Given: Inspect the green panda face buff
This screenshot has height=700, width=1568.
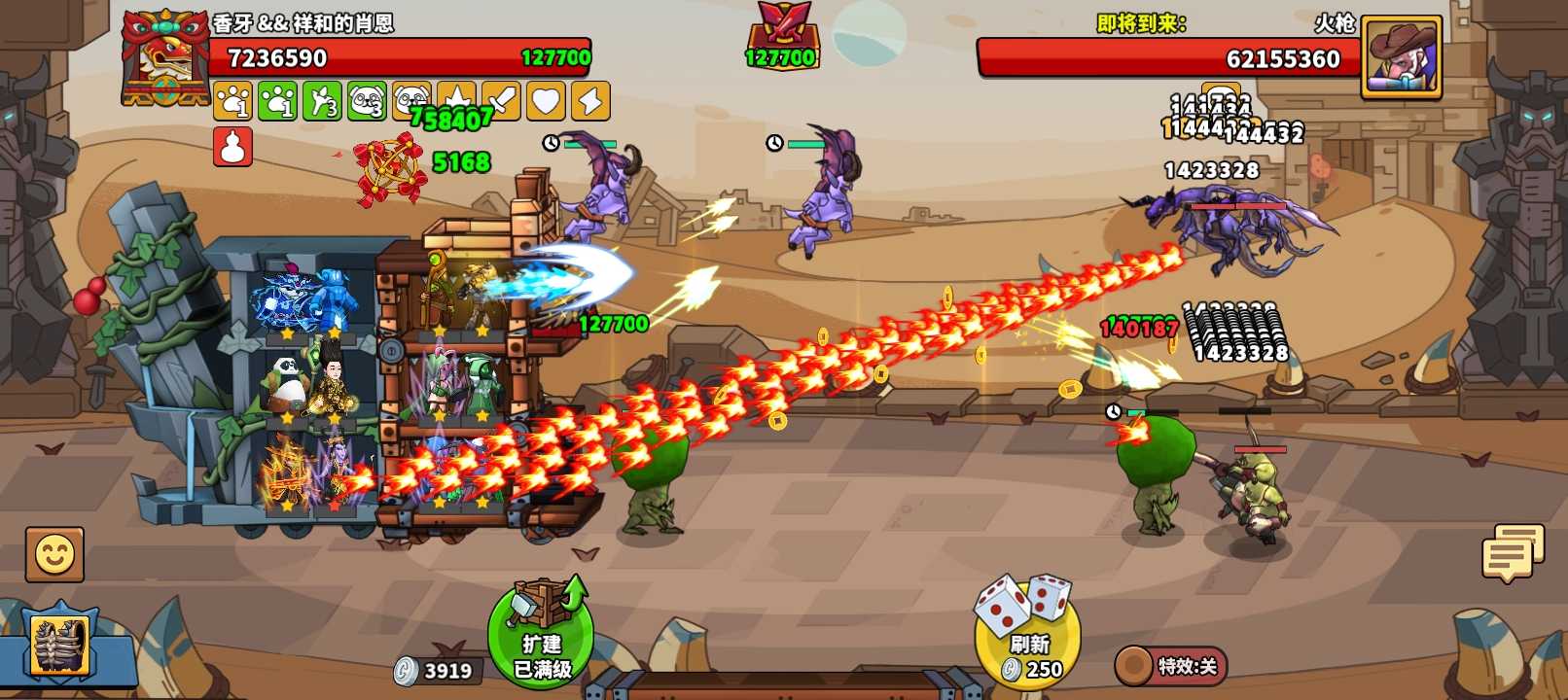Looking at the screenshot, I should pyautogui.click(x=367, y=101).
